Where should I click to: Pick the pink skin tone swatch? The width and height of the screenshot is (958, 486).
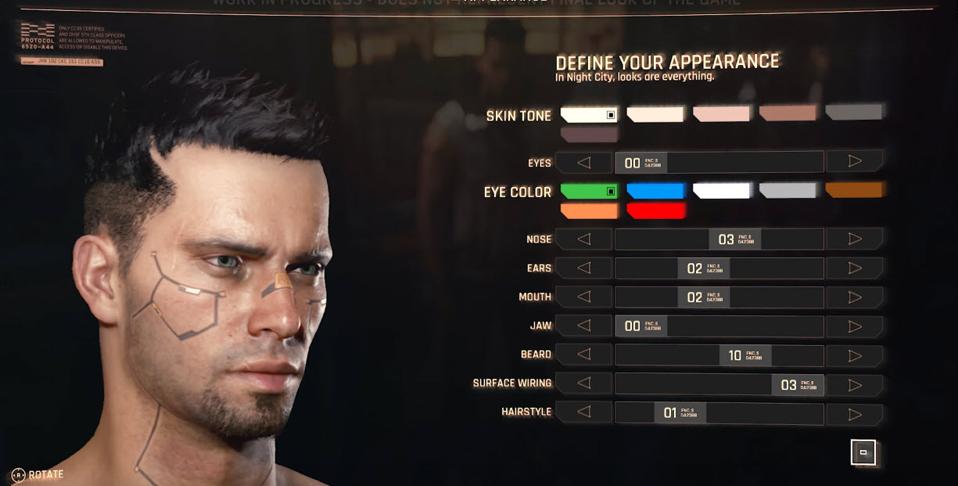pos(721,113)
